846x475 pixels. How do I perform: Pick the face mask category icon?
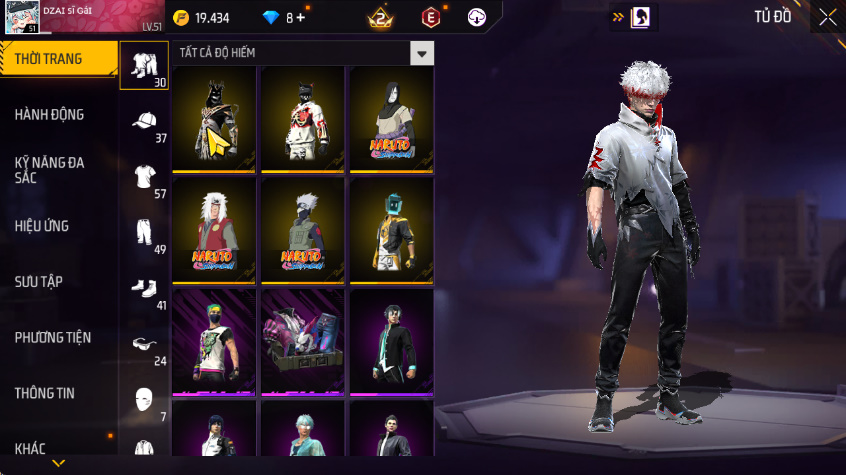pos(145,400)
